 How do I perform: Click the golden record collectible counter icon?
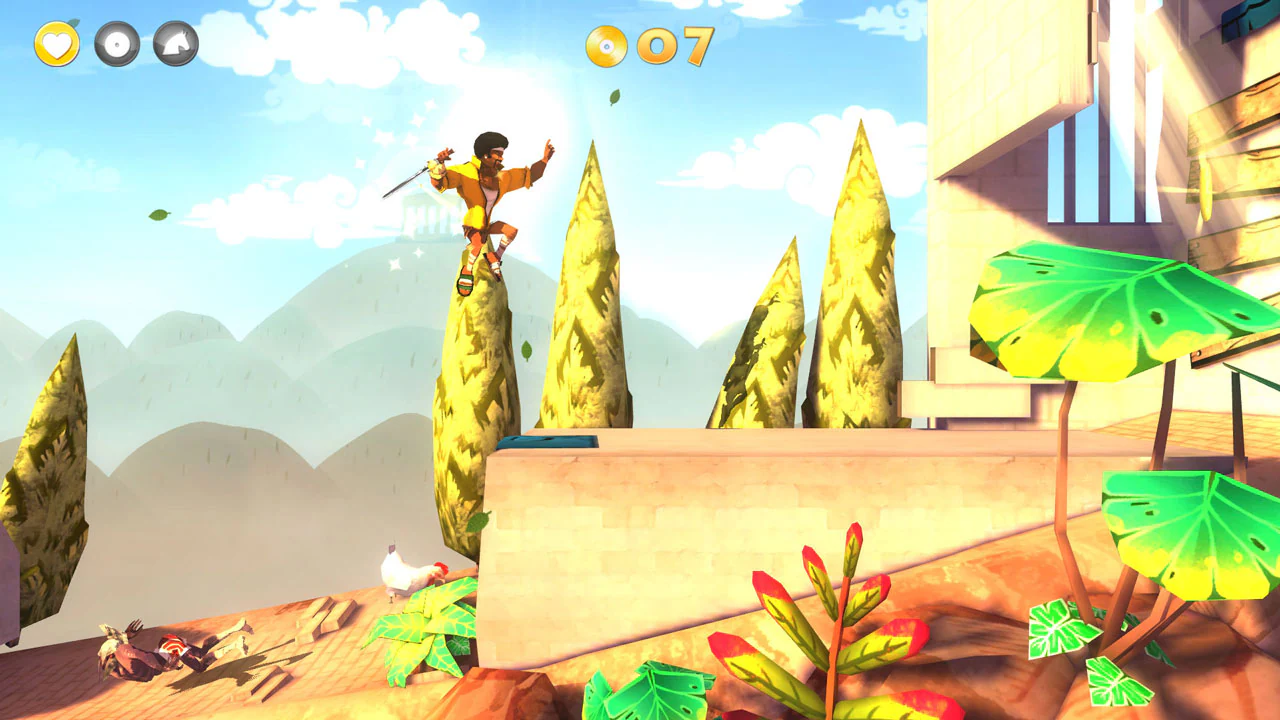point(607,48)
